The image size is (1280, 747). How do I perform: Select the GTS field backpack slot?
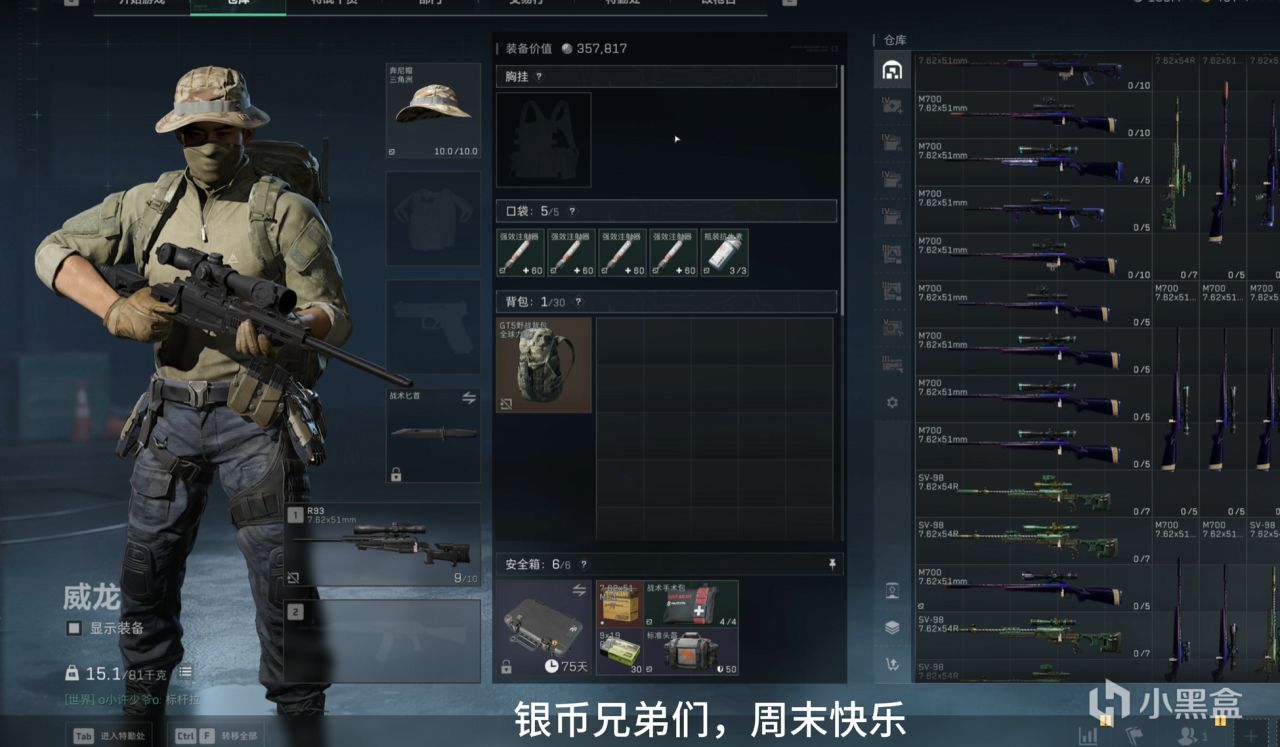[x=544, y=365]
